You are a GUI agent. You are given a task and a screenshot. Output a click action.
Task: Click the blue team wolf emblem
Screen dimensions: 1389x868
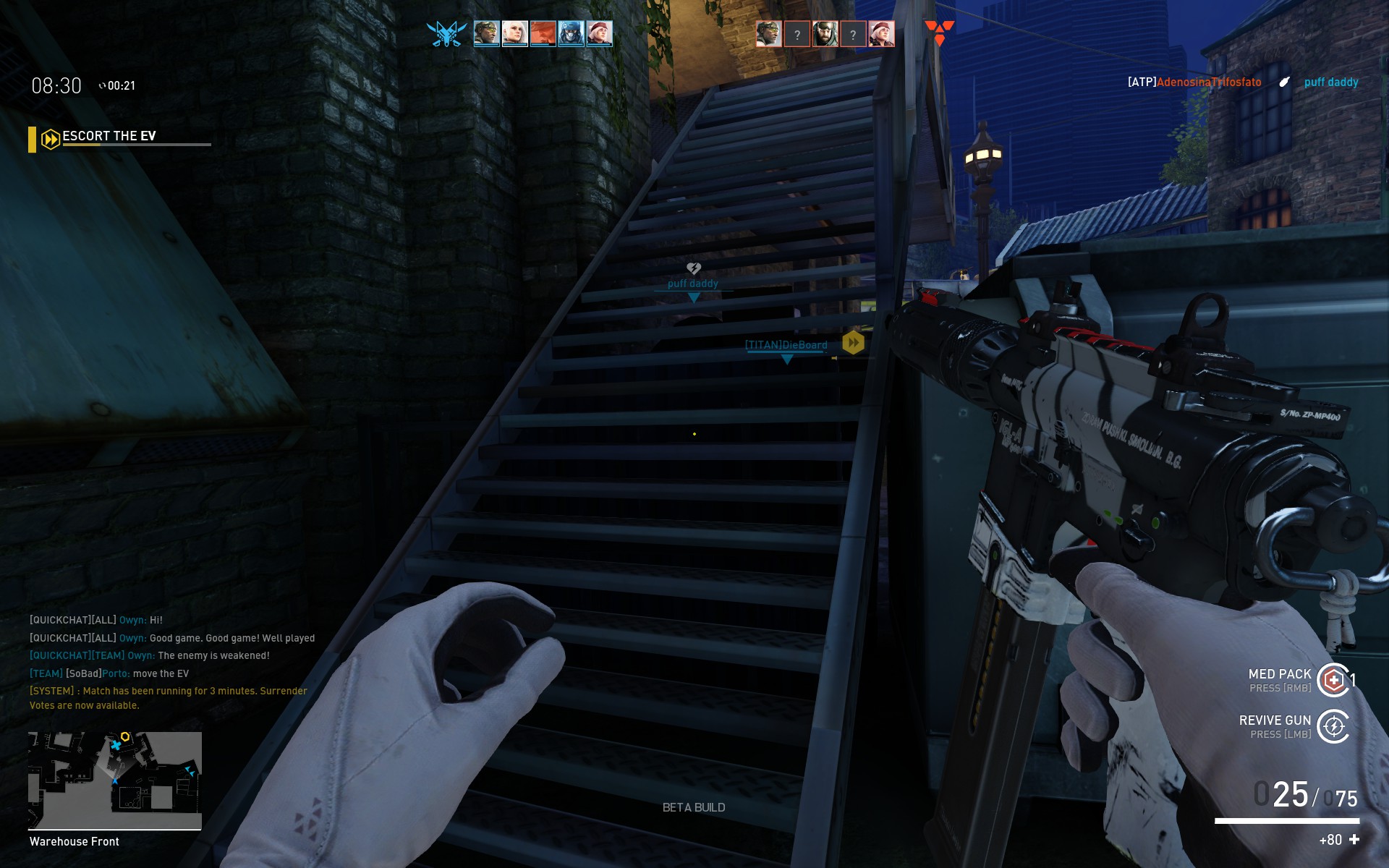pos(446,33)
